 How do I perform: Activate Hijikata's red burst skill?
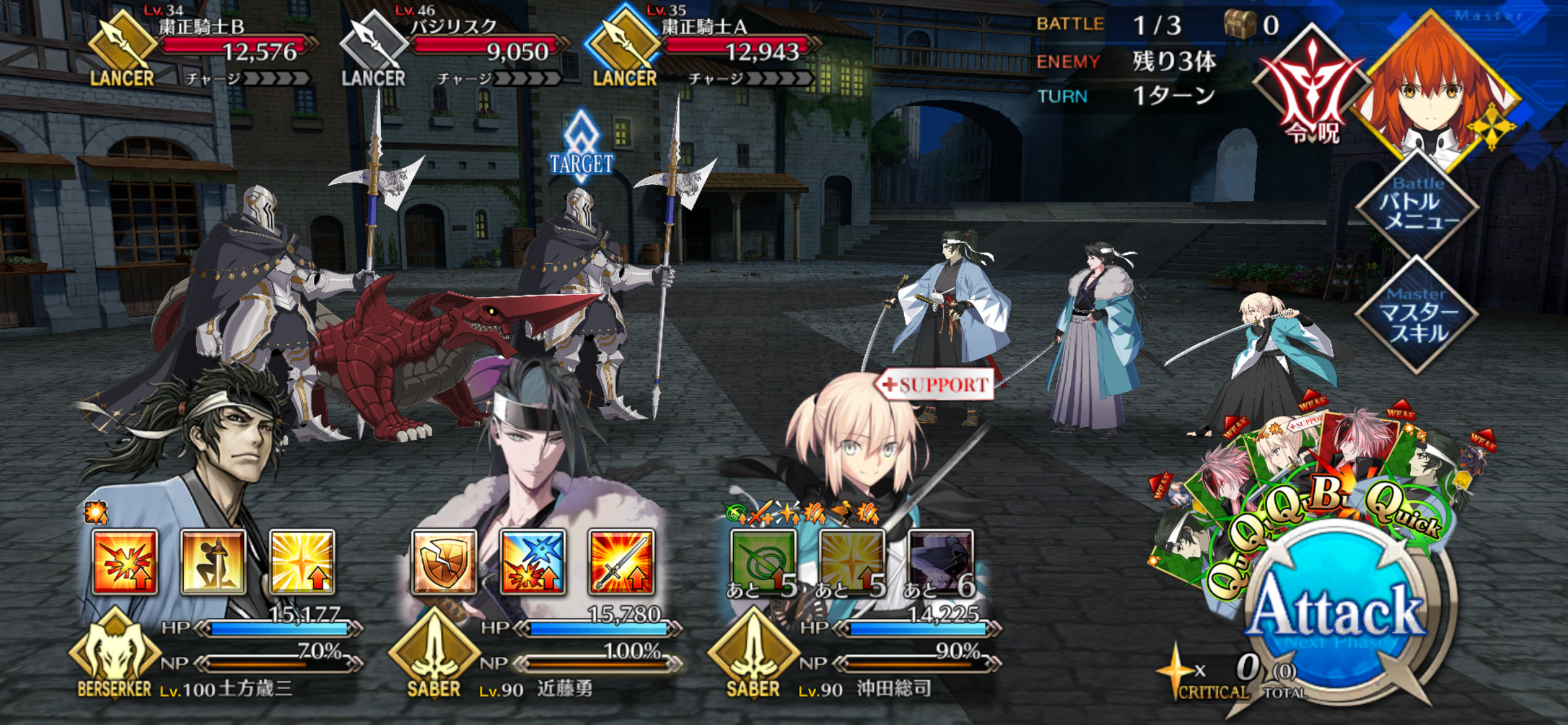(124, 562)
